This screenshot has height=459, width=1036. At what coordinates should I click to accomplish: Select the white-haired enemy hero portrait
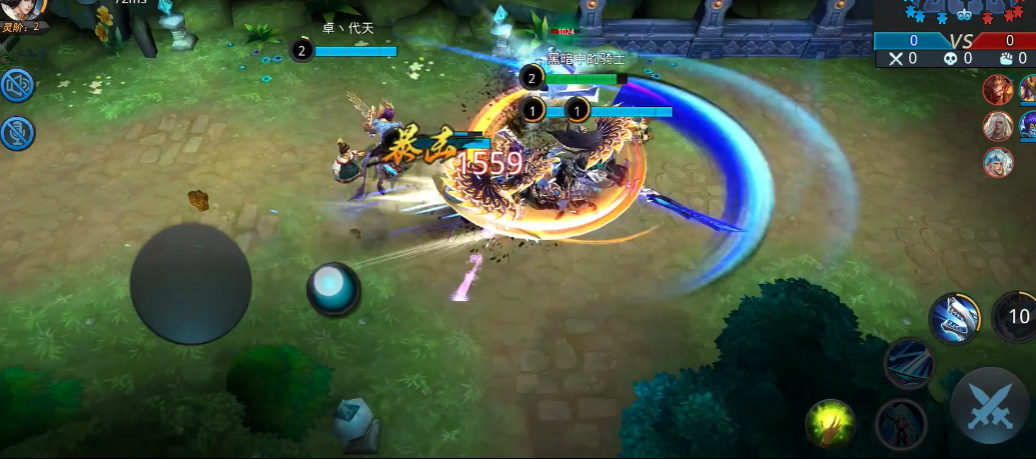(997, 127)
